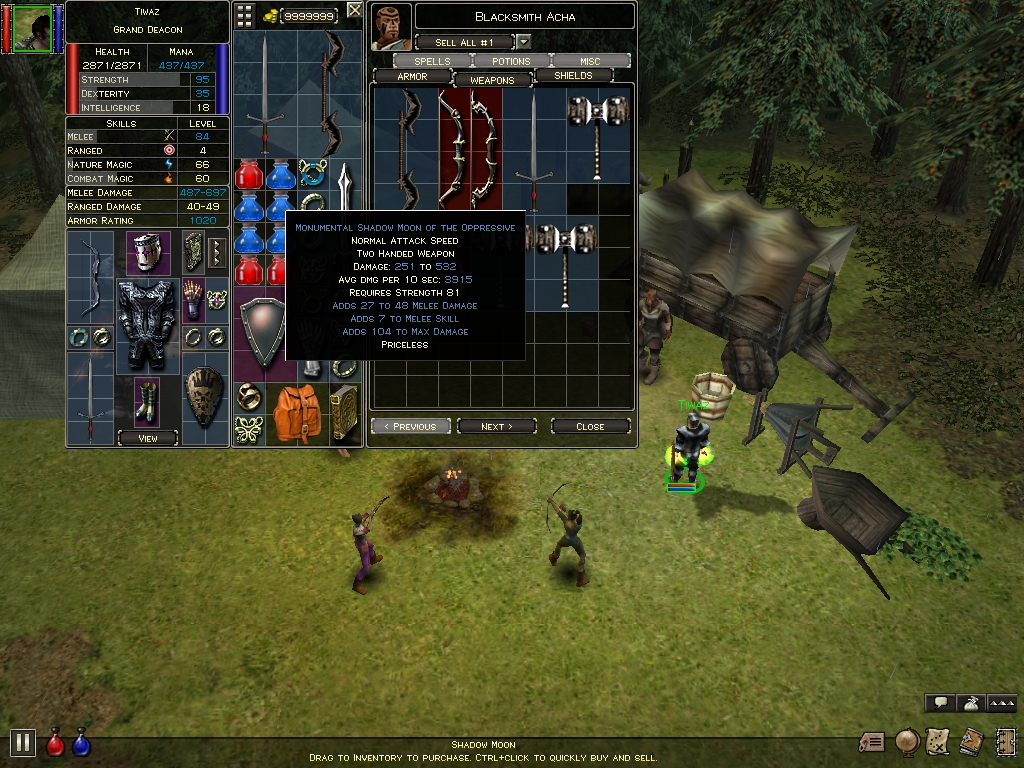
Task: Expand the Sell All dropdown arrow
Action: (x=524, y=42)
